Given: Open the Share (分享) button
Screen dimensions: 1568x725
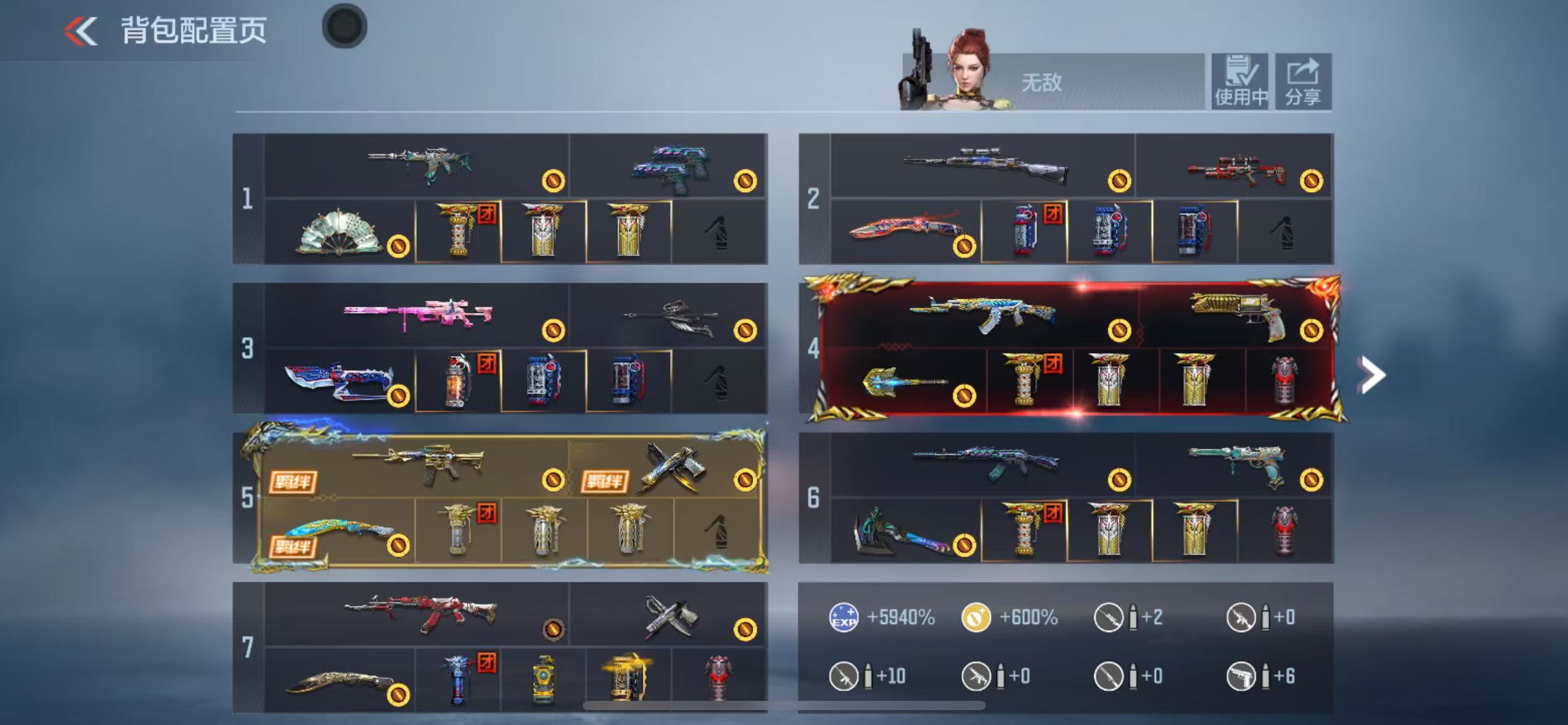Looking at the screenshot, I should 1302,82.
